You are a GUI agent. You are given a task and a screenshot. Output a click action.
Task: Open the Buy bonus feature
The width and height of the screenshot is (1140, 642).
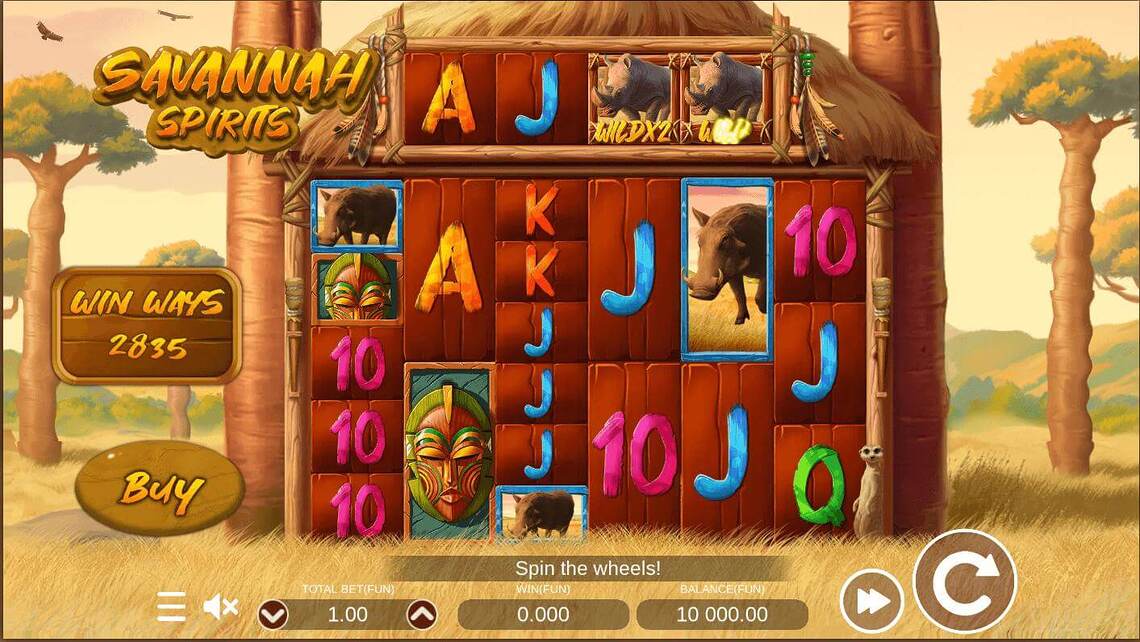tap(160, 488)
